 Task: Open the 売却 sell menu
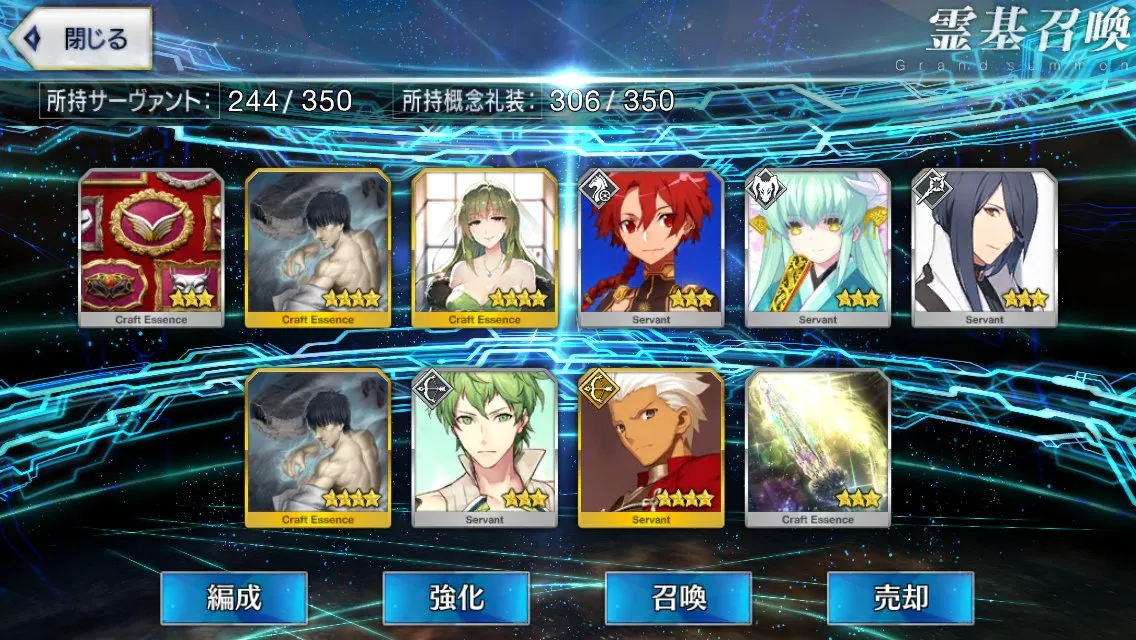click(900, 598)
